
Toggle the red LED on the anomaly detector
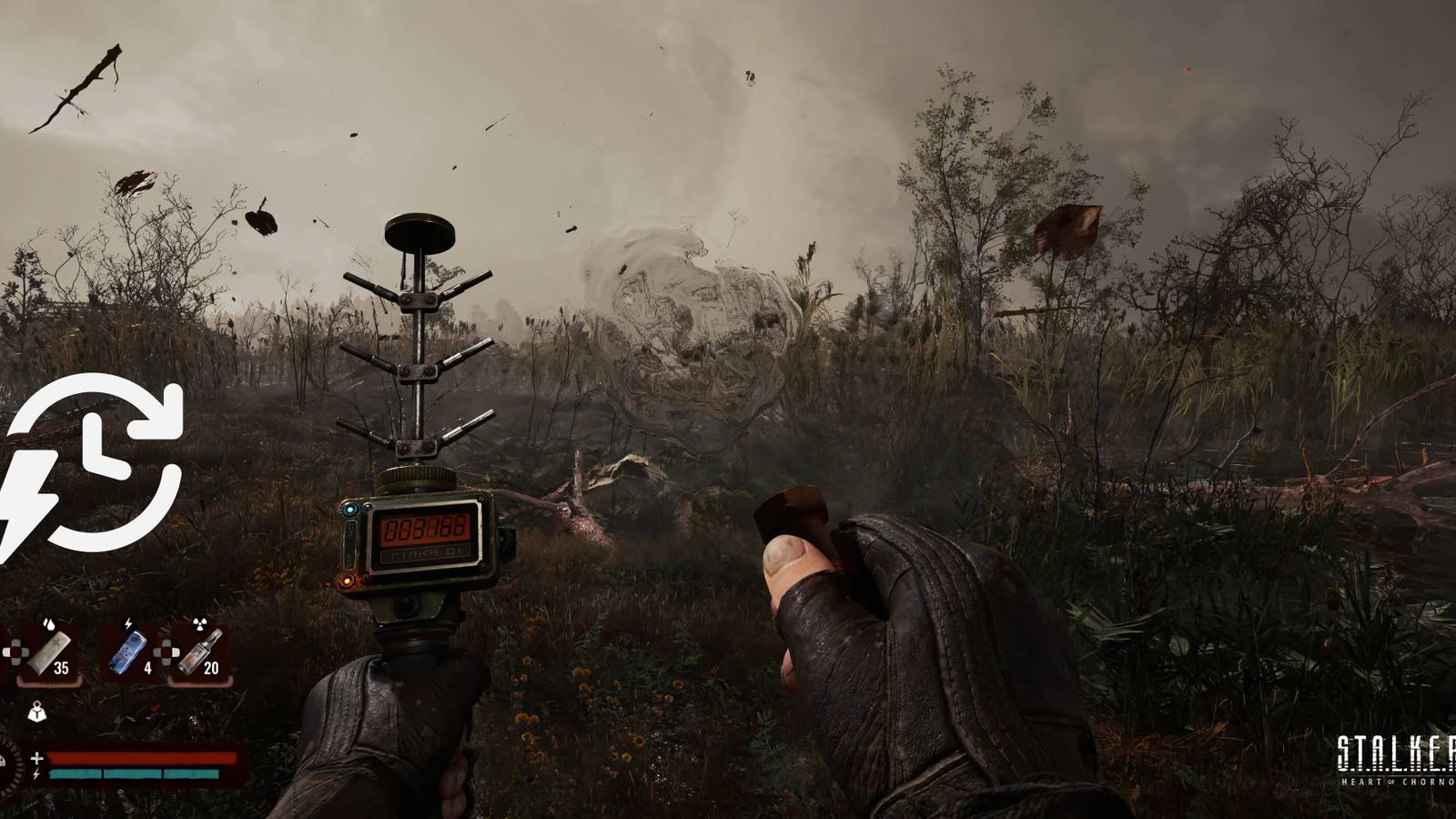click(x=346, y=581)
